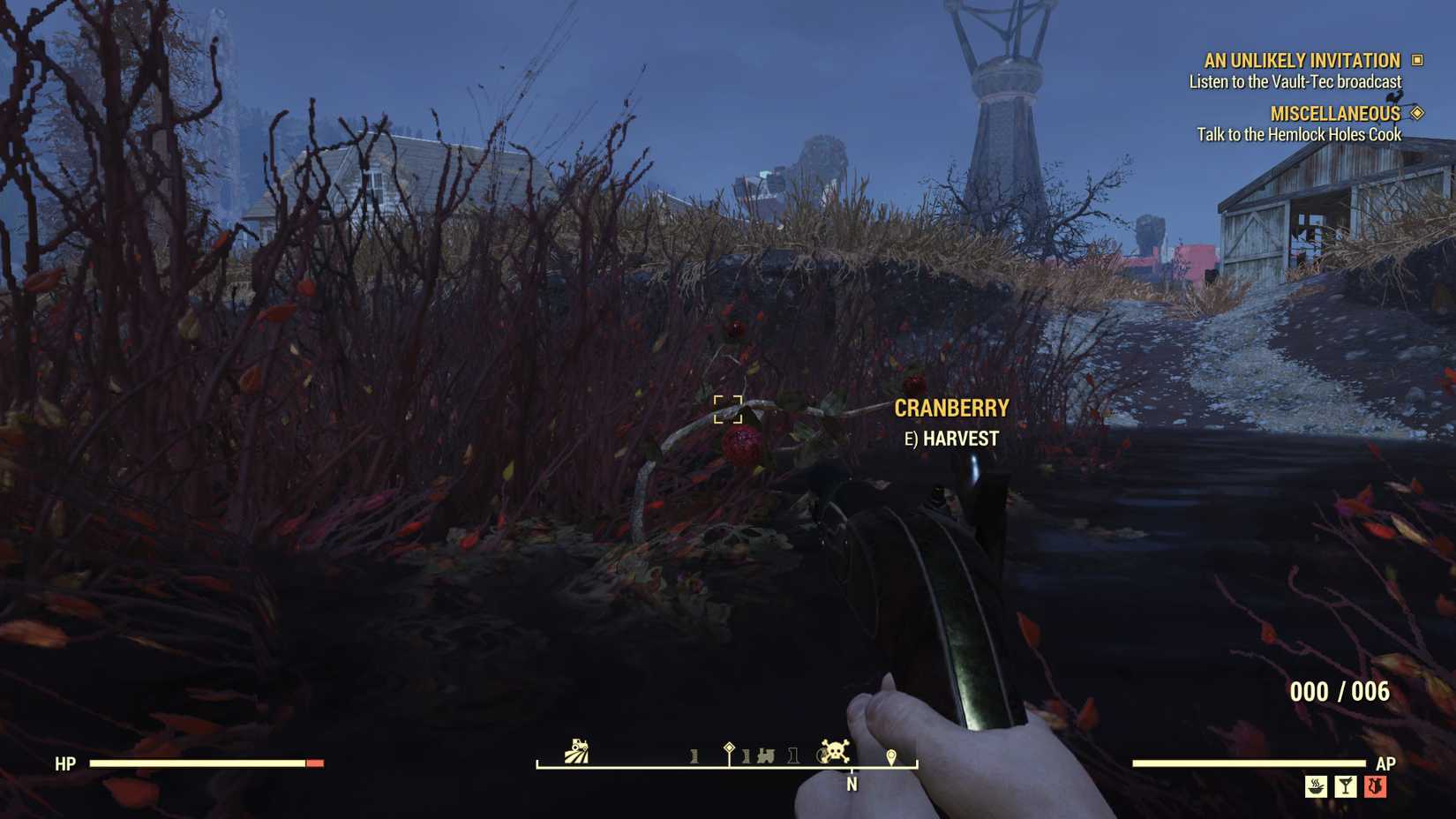Click the Cranberry label above the bush

(951, 409)
